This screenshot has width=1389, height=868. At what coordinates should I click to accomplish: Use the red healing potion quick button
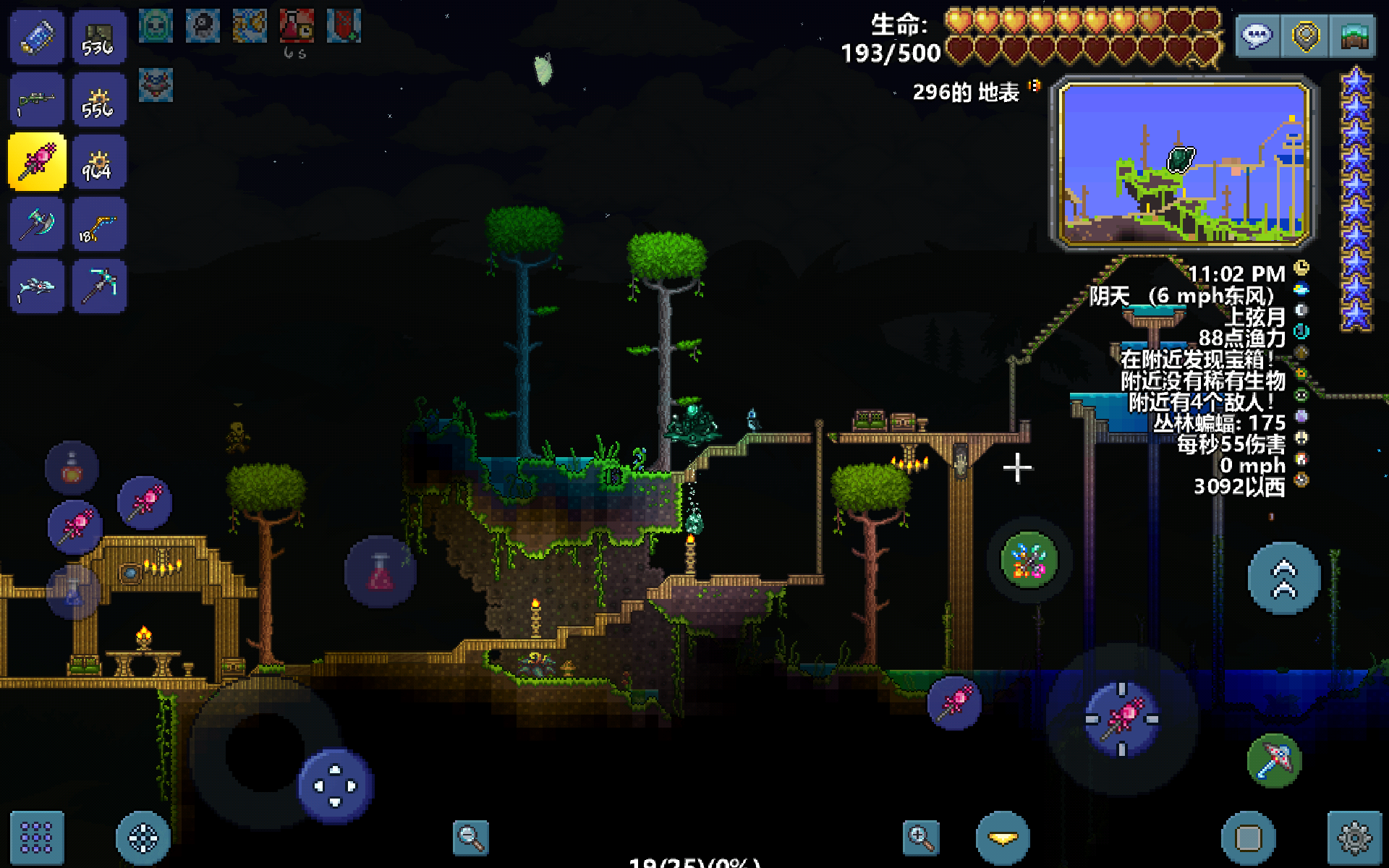(381, 572)
